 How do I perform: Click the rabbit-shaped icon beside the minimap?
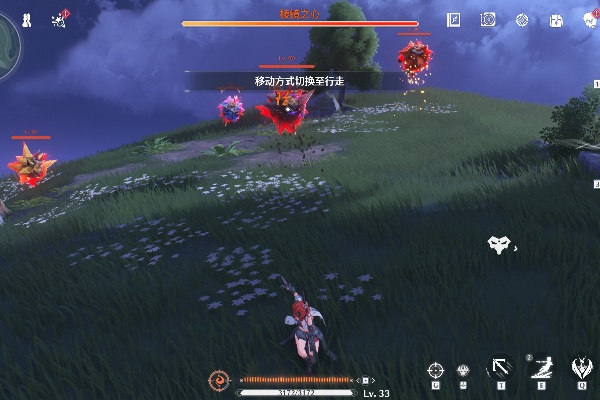(x=27, y=19)
